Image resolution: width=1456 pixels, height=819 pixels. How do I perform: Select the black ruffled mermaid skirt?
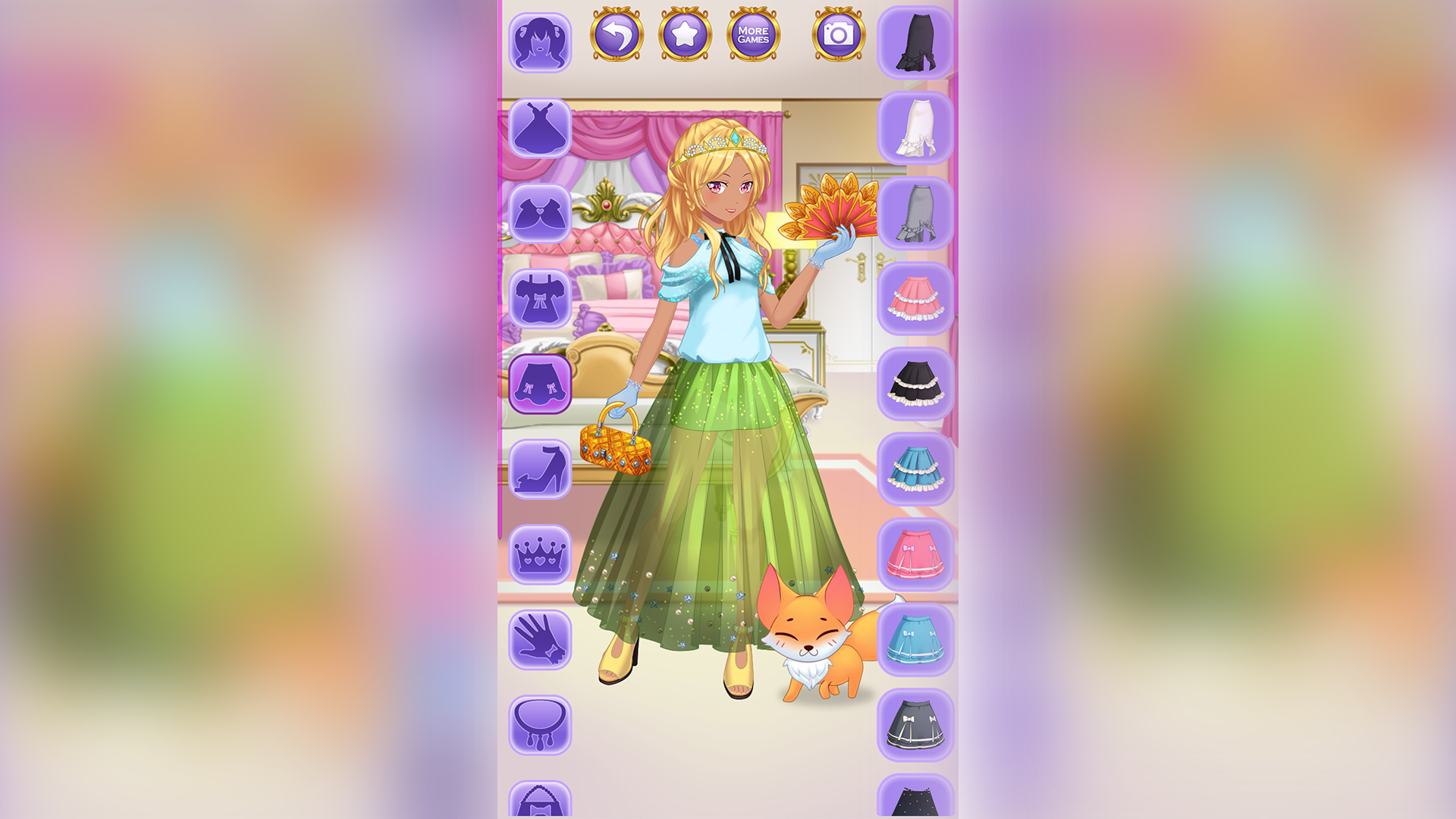[915, 42]
